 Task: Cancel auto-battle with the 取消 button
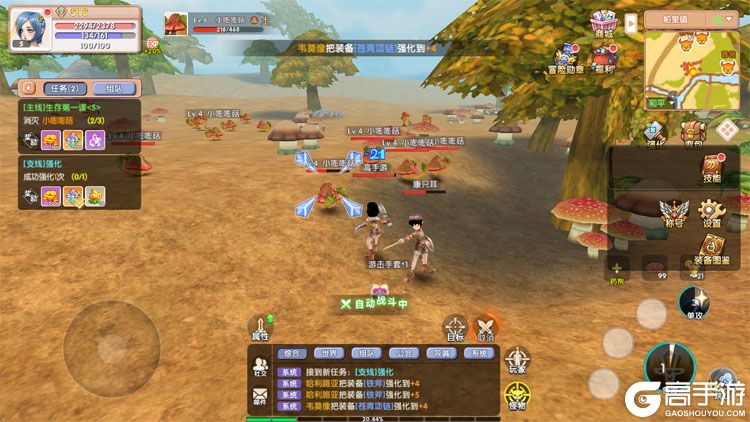[x=486, y=329]
